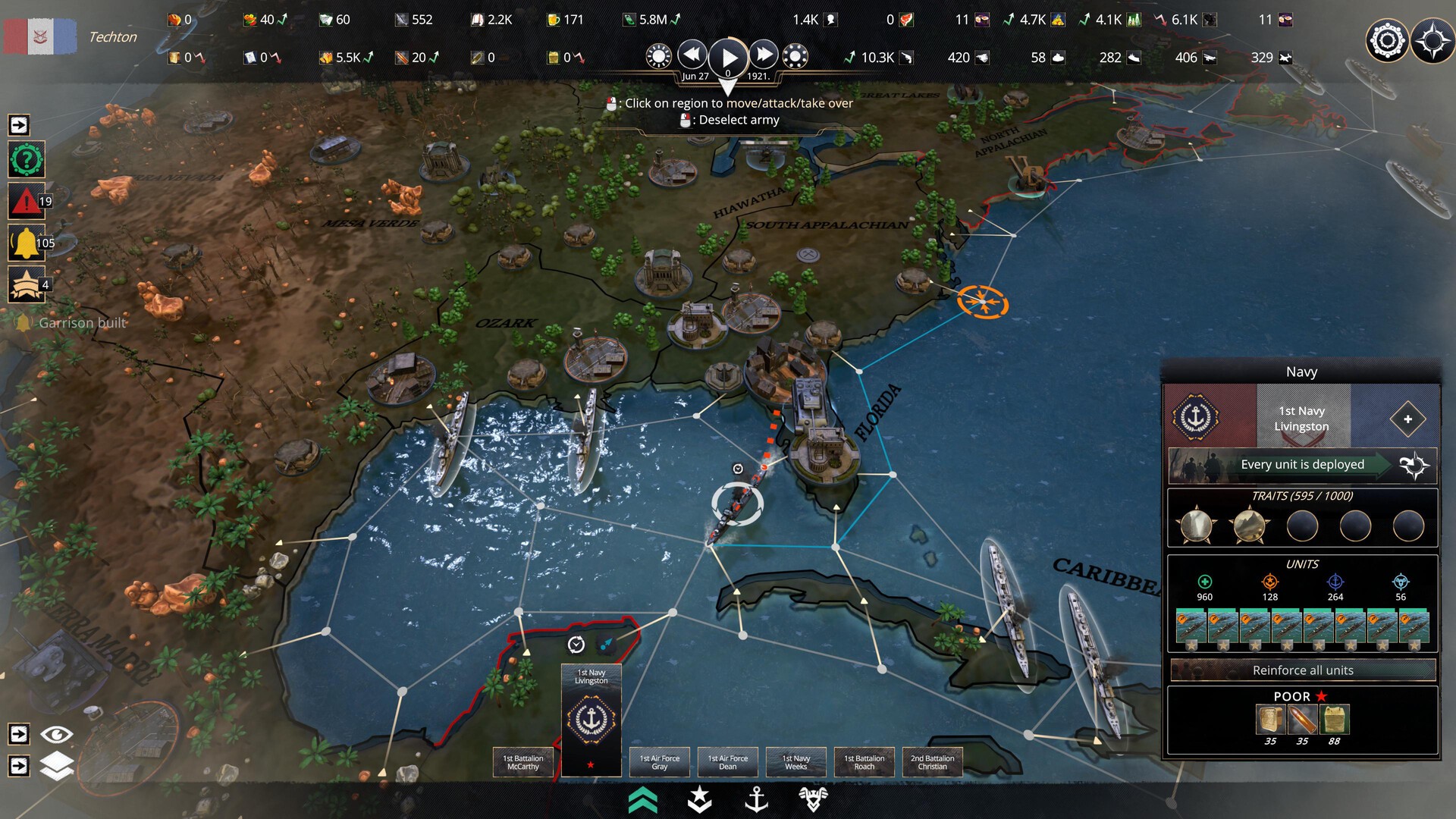The width and height of the screenshot is (1456, 819).
Task: Select the 1st Battalion McCarthy card
Action: (523, 761)
